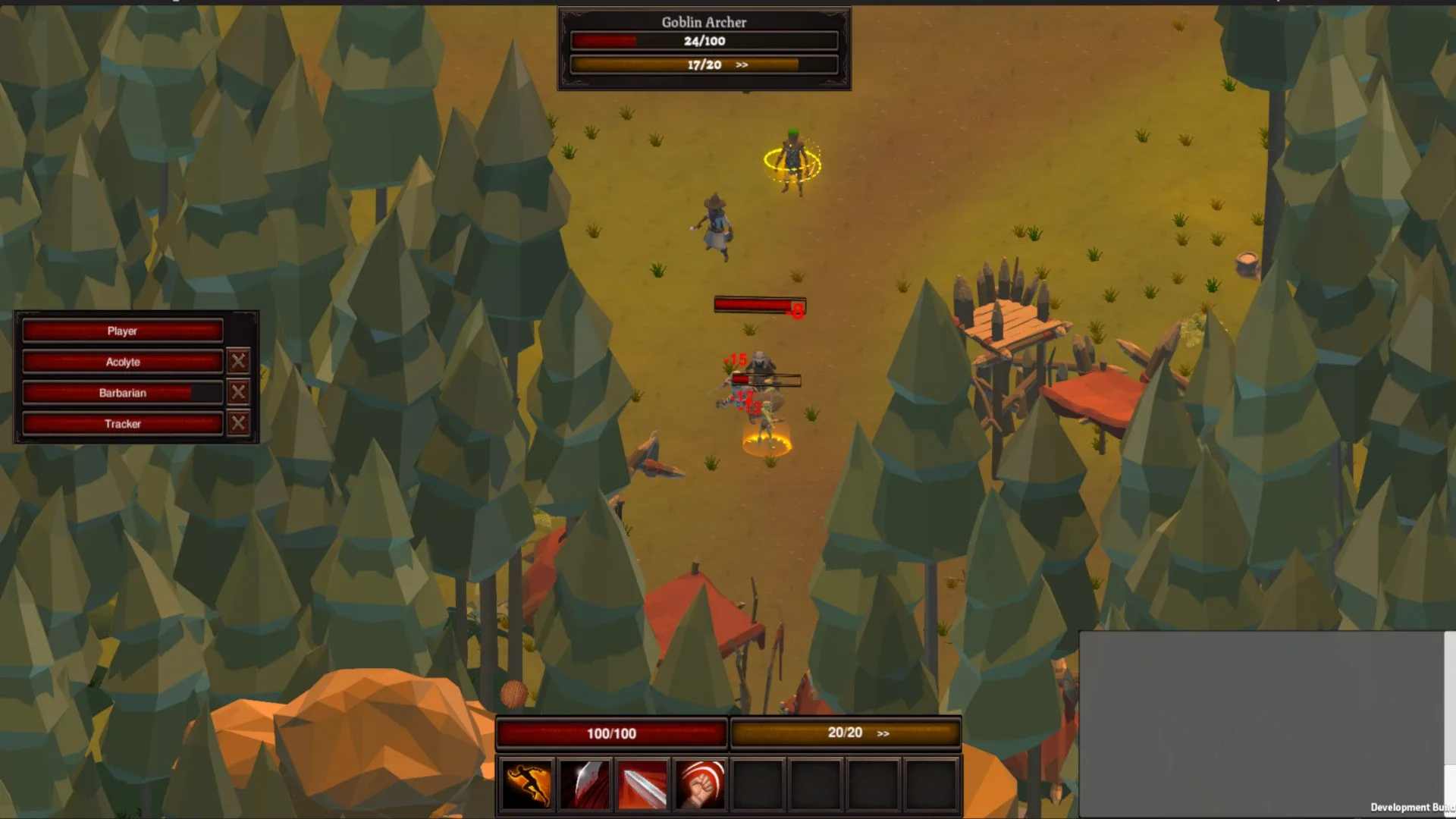Activate the sprinting figure dash ability

(x=527, y=784)
